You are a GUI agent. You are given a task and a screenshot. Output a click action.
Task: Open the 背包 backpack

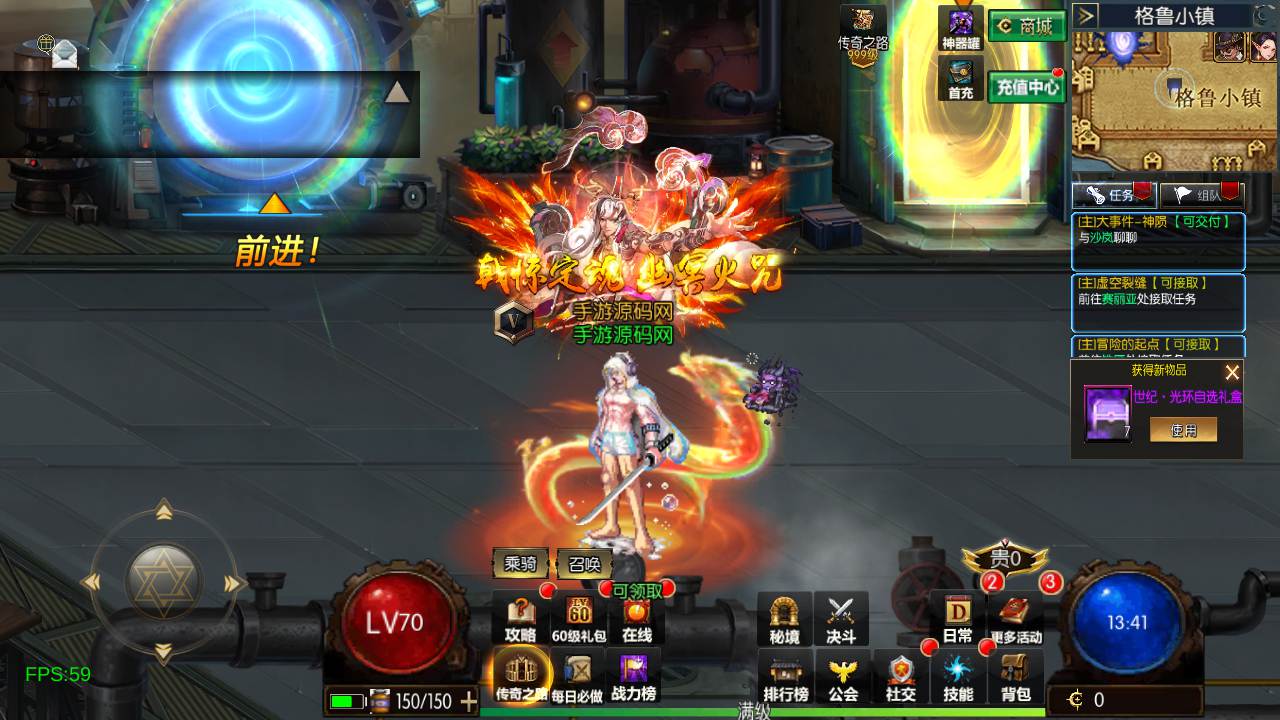tap(1015, 678)
